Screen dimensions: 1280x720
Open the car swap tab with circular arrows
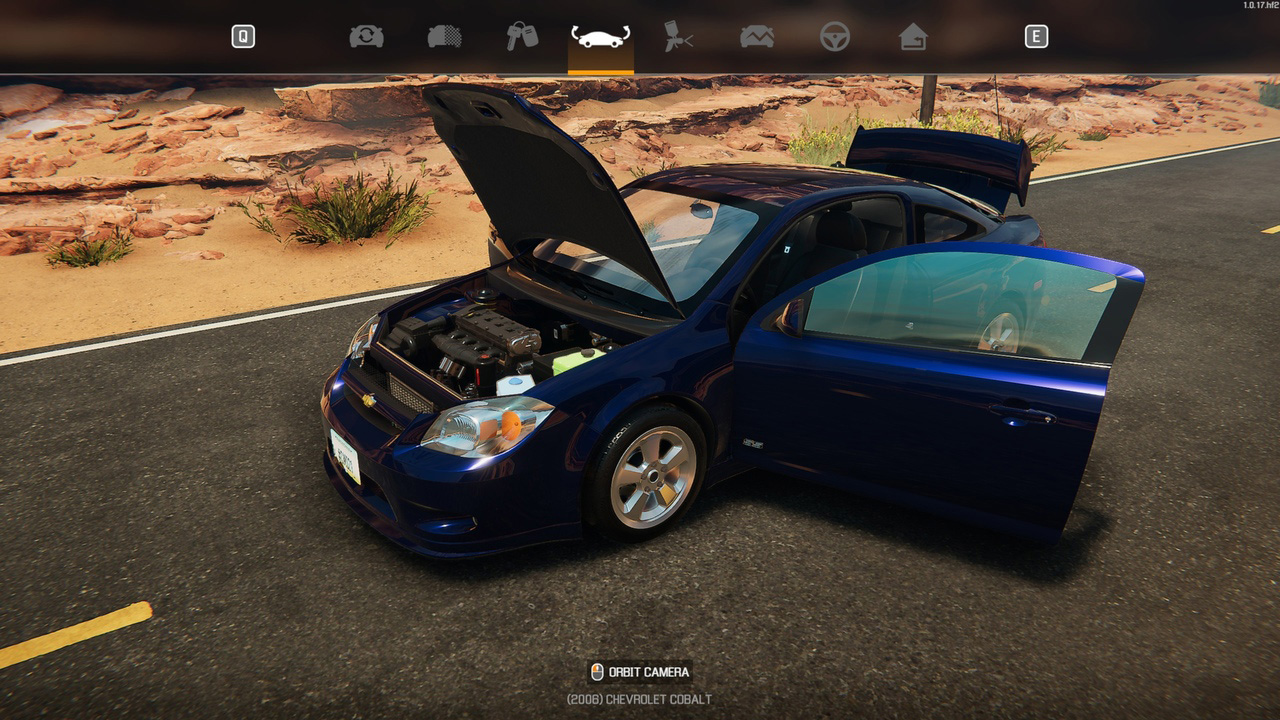(x=366, y=37)
